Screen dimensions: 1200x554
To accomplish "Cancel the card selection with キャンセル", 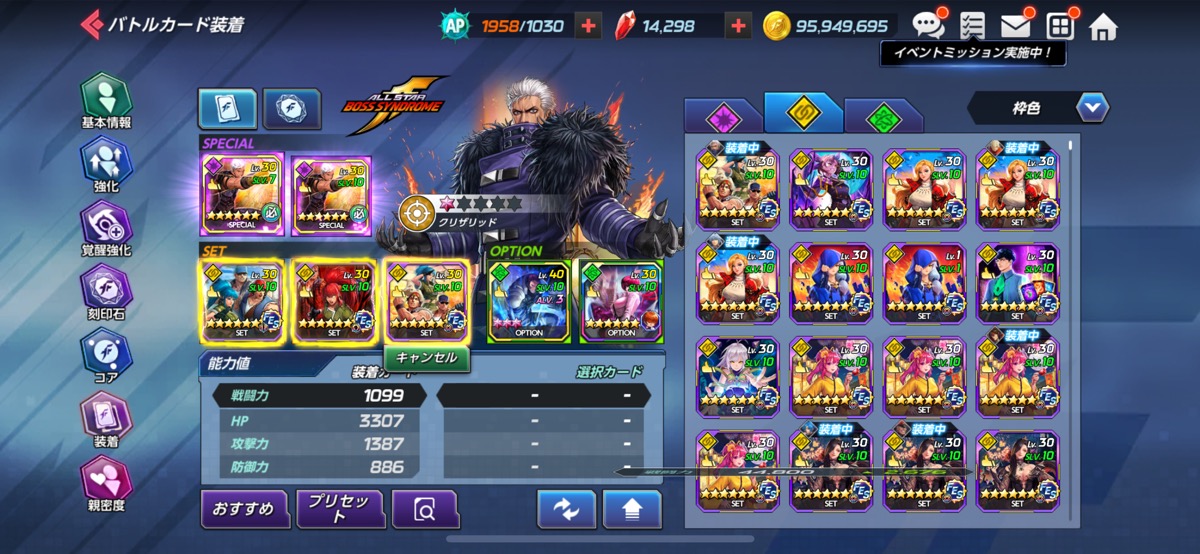I will [x=427, y=357].
